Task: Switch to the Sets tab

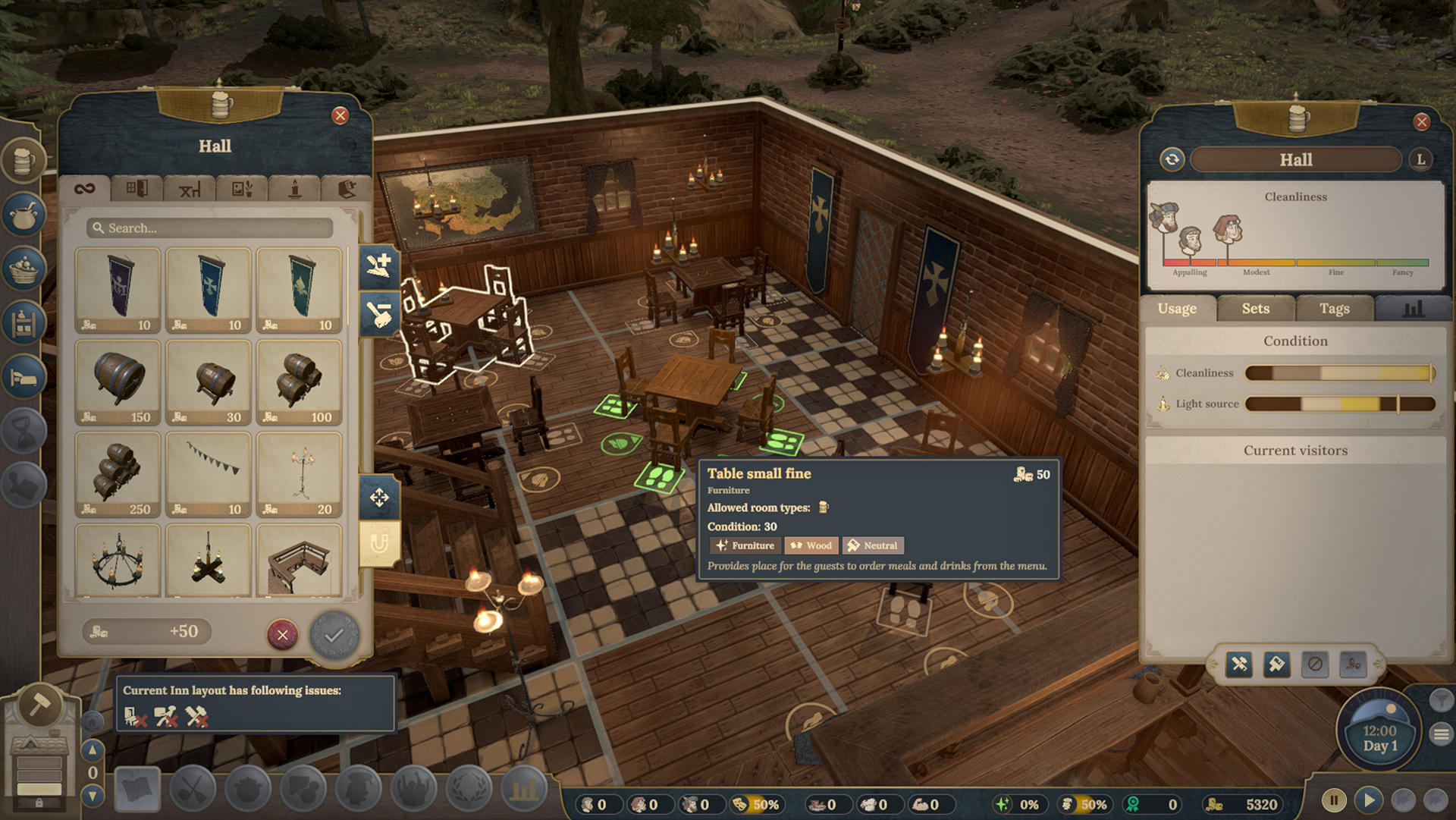Action: 1255,309
